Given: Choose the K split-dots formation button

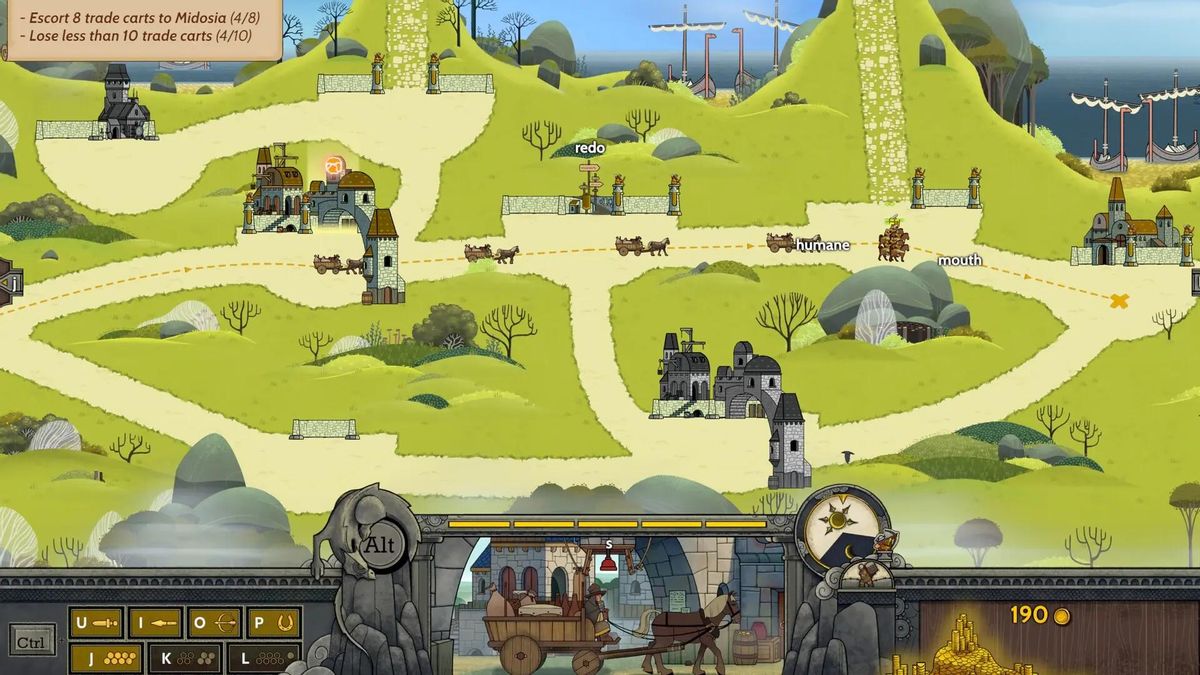Looking at the screenshot, I should (x=185, y=658).
